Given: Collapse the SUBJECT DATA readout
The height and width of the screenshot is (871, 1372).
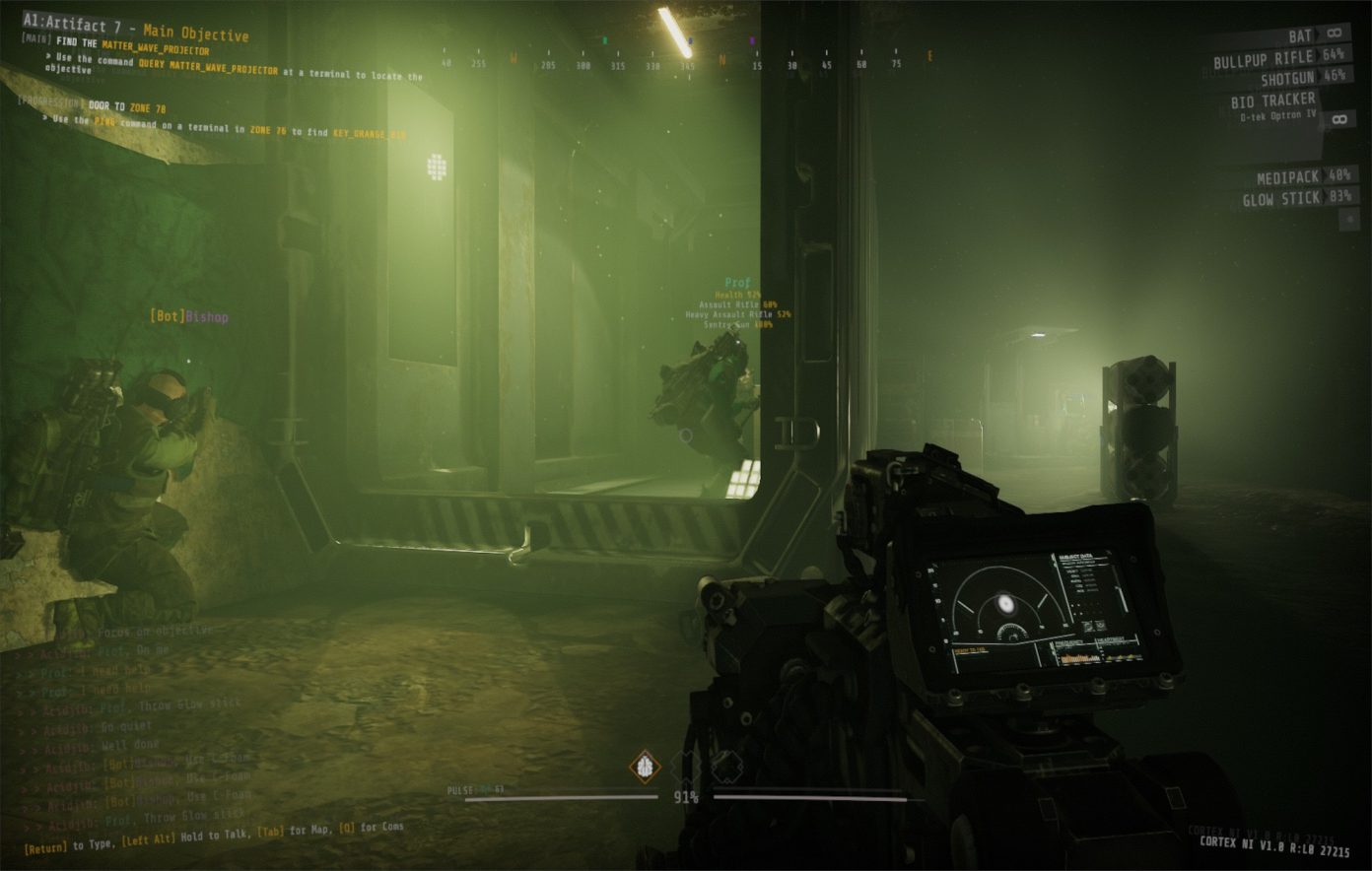Looking at the screenshot, I should pyautogui.click(x=1077, y=556).
